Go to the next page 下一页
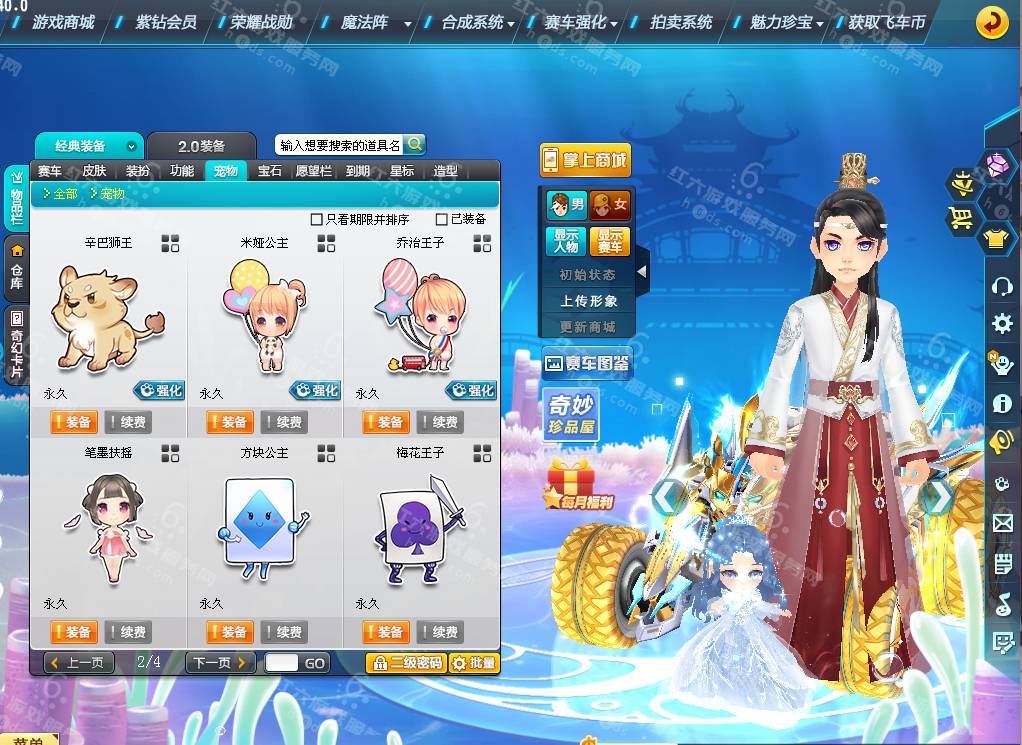 (220, 662)
